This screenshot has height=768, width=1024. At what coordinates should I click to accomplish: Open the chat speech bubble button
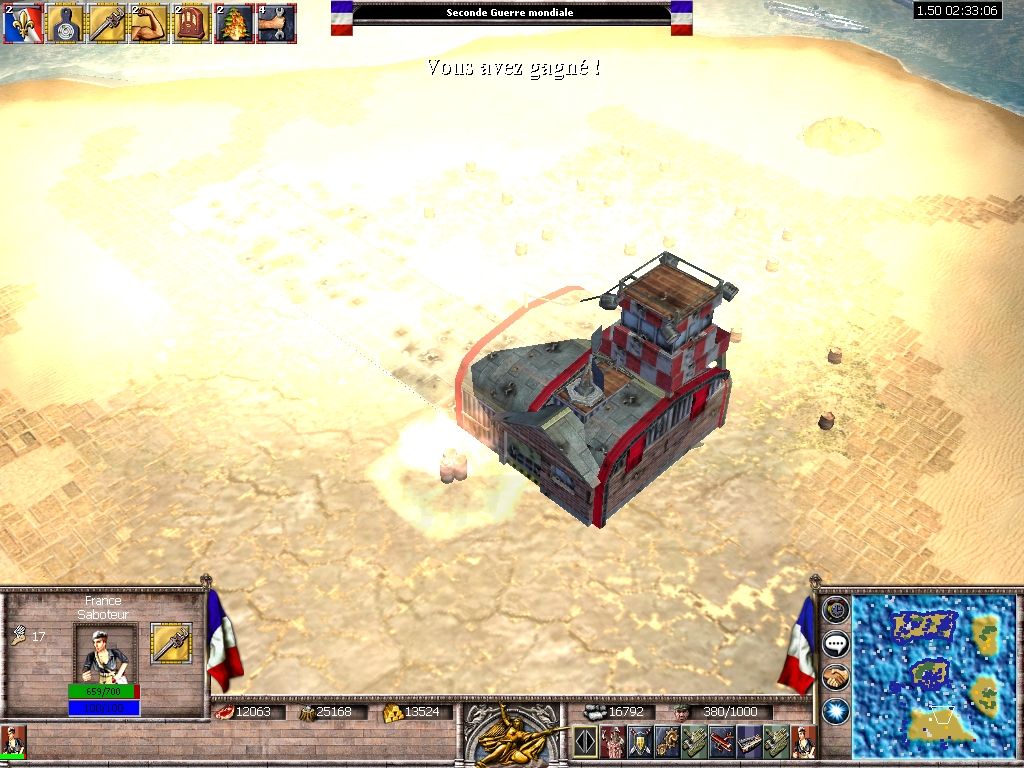click(836, 644)
